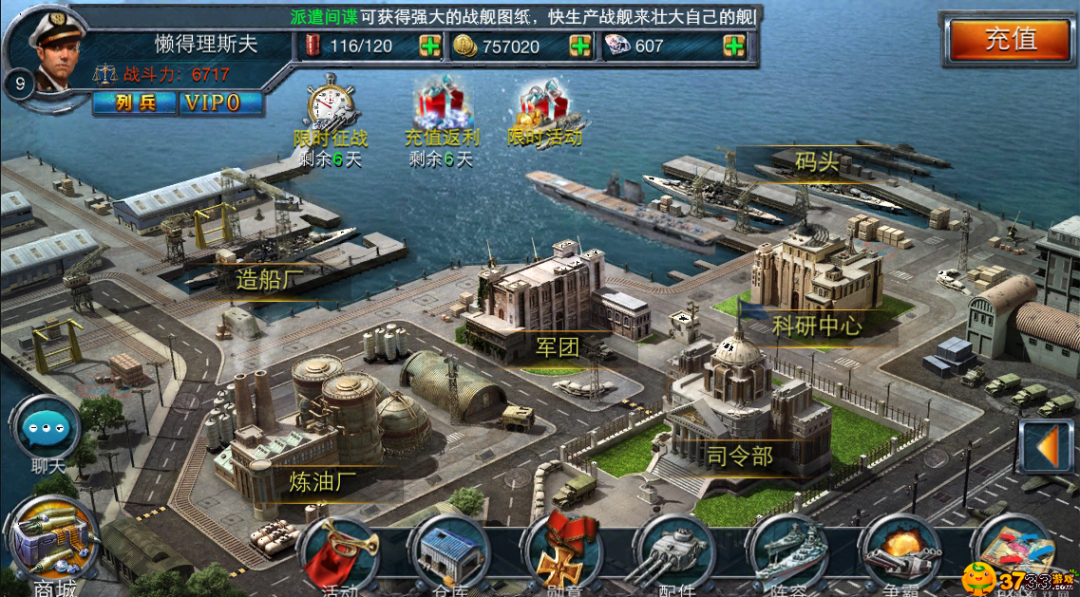Open the 活动 trumpet icon
Image resolution: width=1080 pixels, height=597 pixels.
(x=340, y=554)
